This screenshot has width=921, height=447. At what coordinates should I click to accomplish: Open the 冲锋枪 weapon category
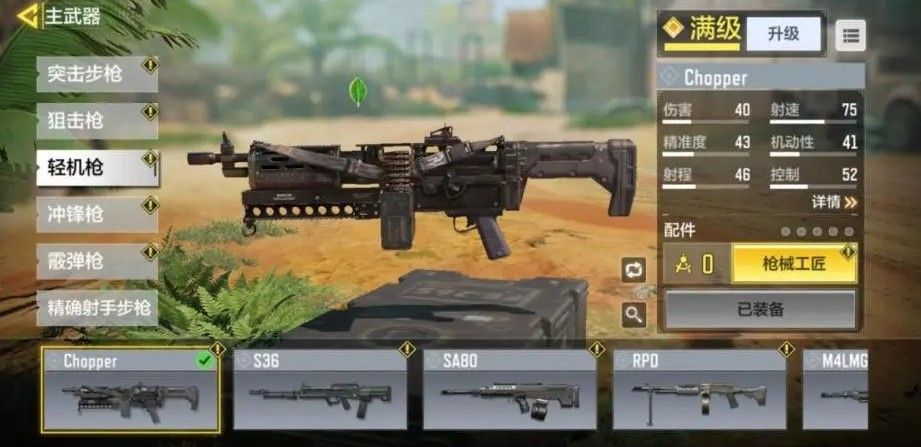(96, 213)
